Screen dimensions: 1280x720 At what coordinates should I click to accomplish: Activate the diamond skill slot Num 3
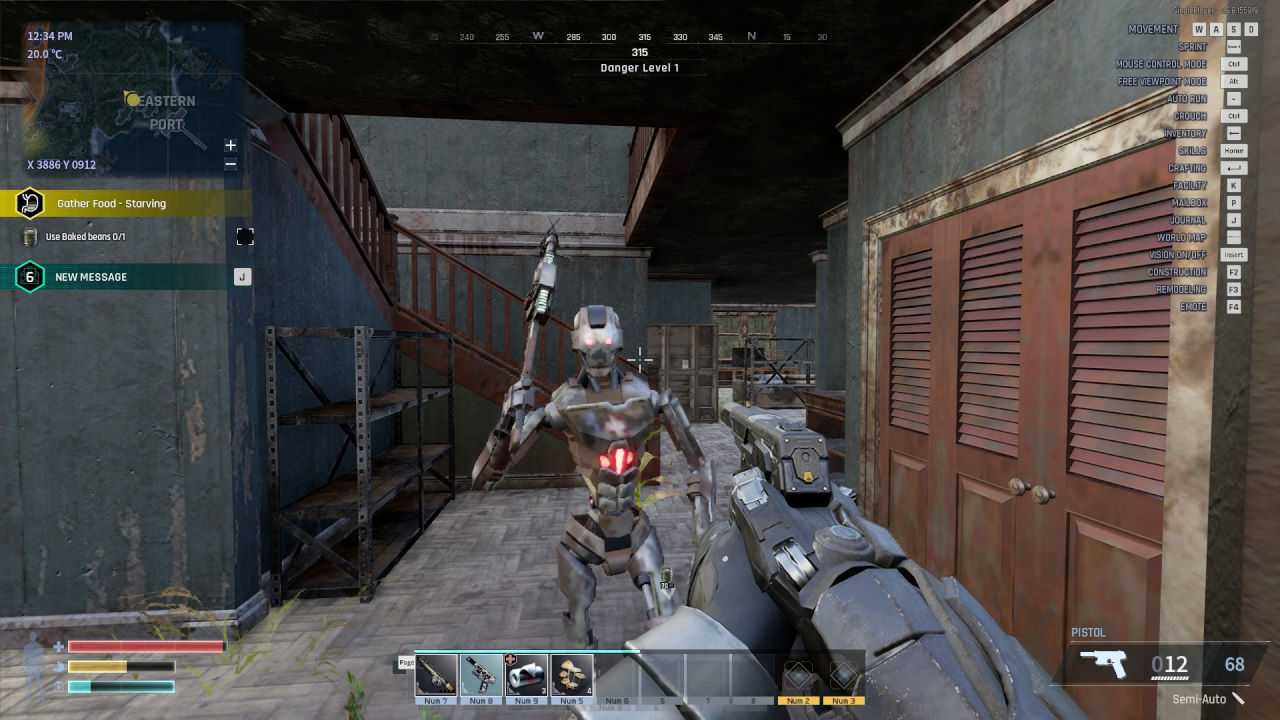(x=843, y=675)
